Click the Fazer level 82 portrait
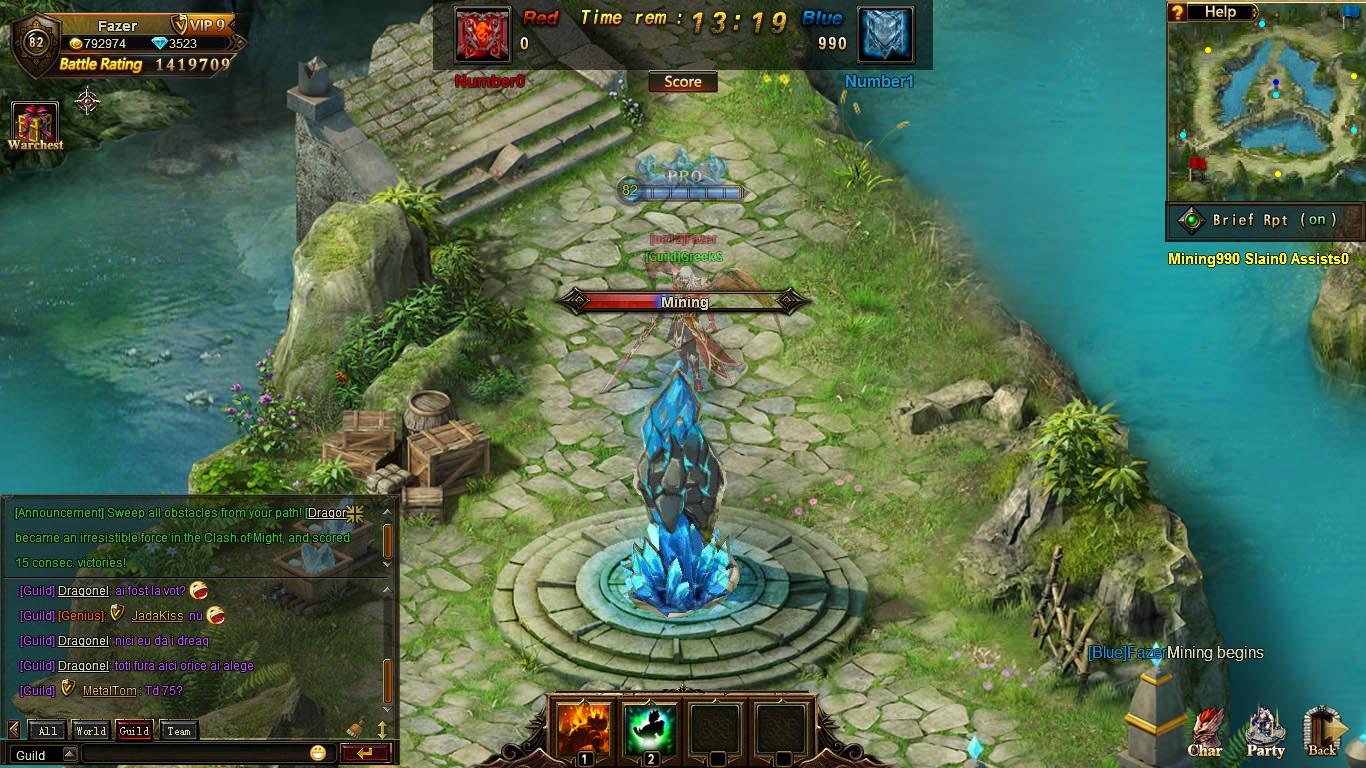Screen dimensions: 1366x768 tap(36, 43)
